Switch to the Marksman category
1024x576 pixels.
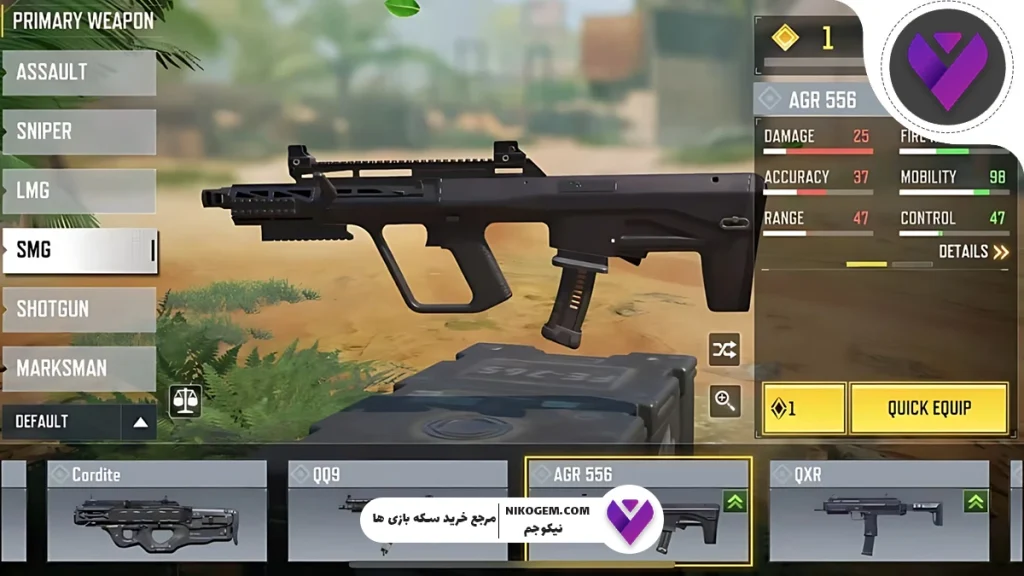click(79, 368)
